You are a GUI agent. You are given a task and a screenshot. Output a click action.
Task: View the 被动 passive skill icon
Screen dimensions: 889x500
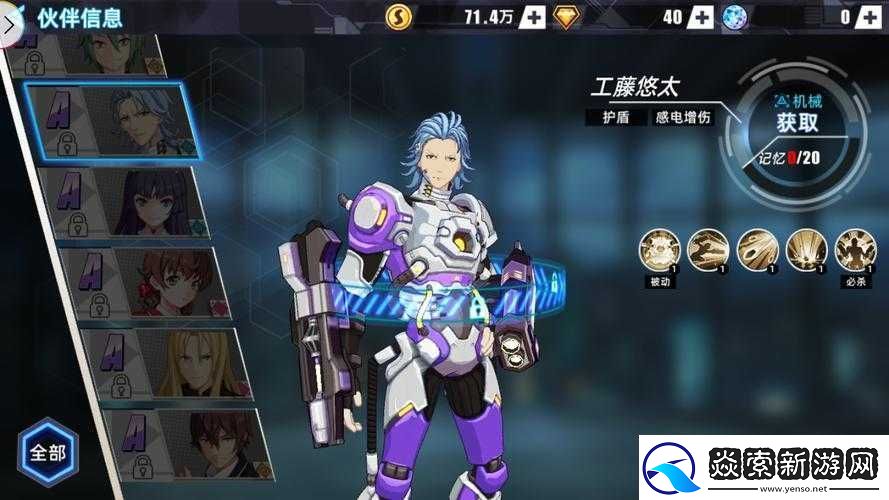click(659, 250)
